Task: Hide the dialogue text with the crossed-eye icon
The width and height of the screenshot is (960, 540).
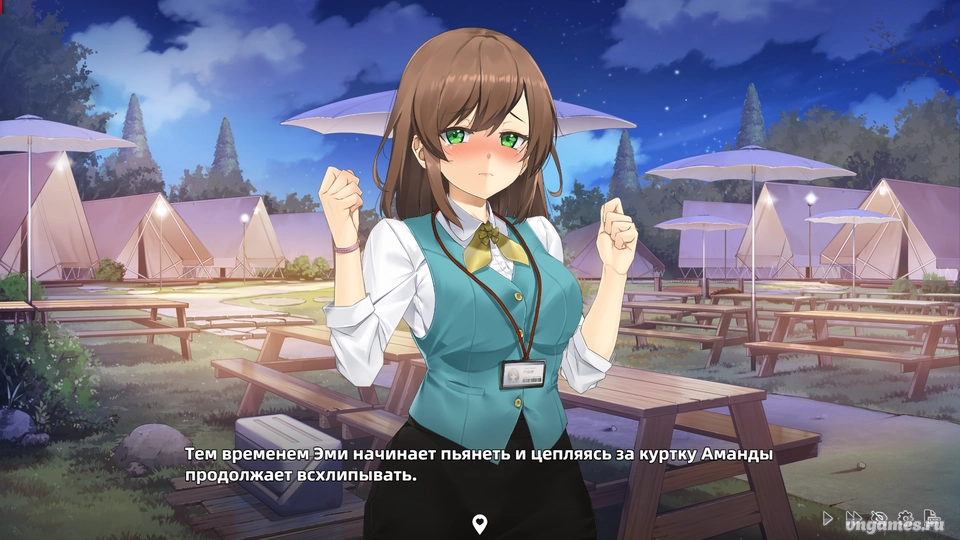Action: coord(879,517)
